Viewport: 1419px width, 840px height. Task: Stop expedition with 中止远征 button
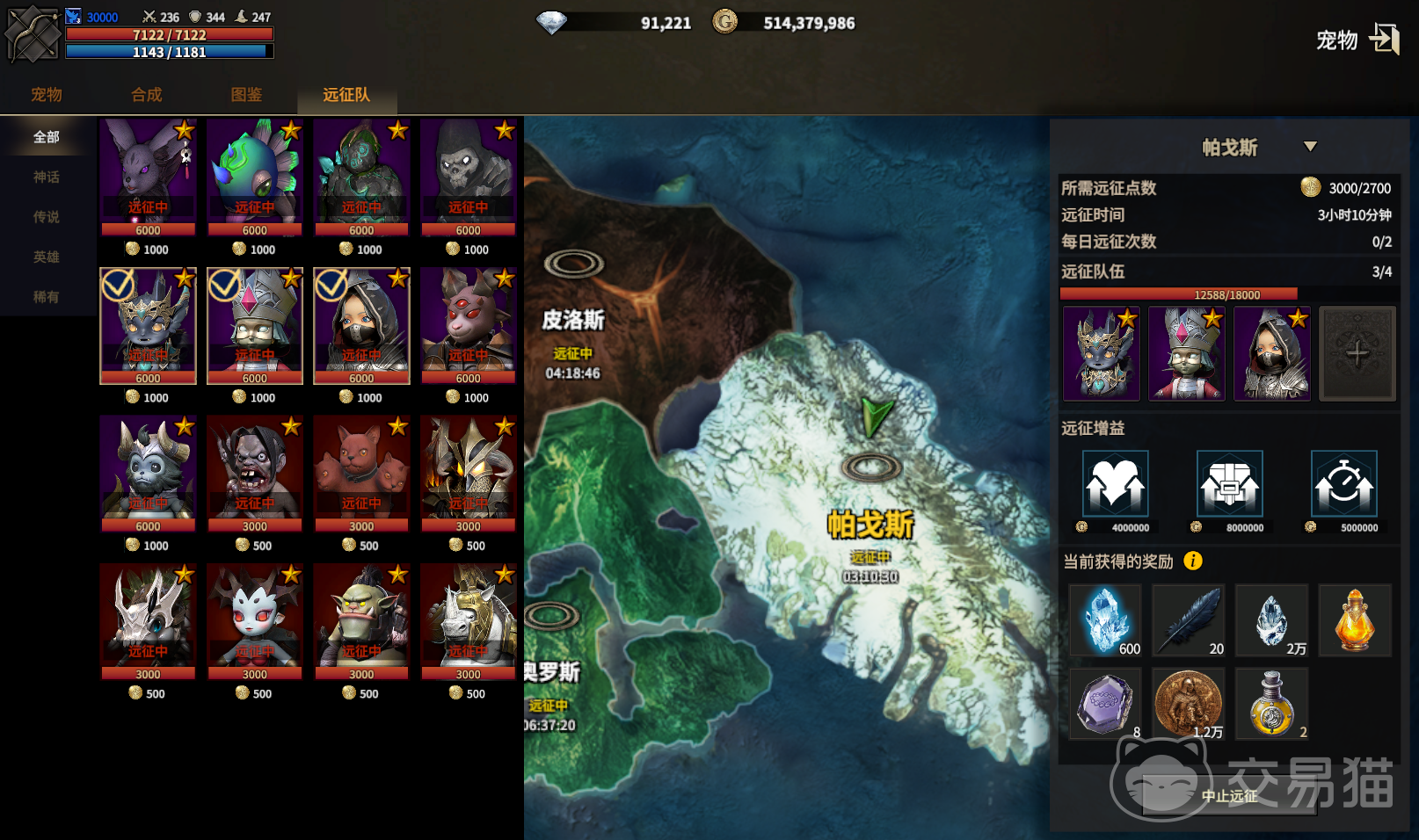tap(1229, 796)
